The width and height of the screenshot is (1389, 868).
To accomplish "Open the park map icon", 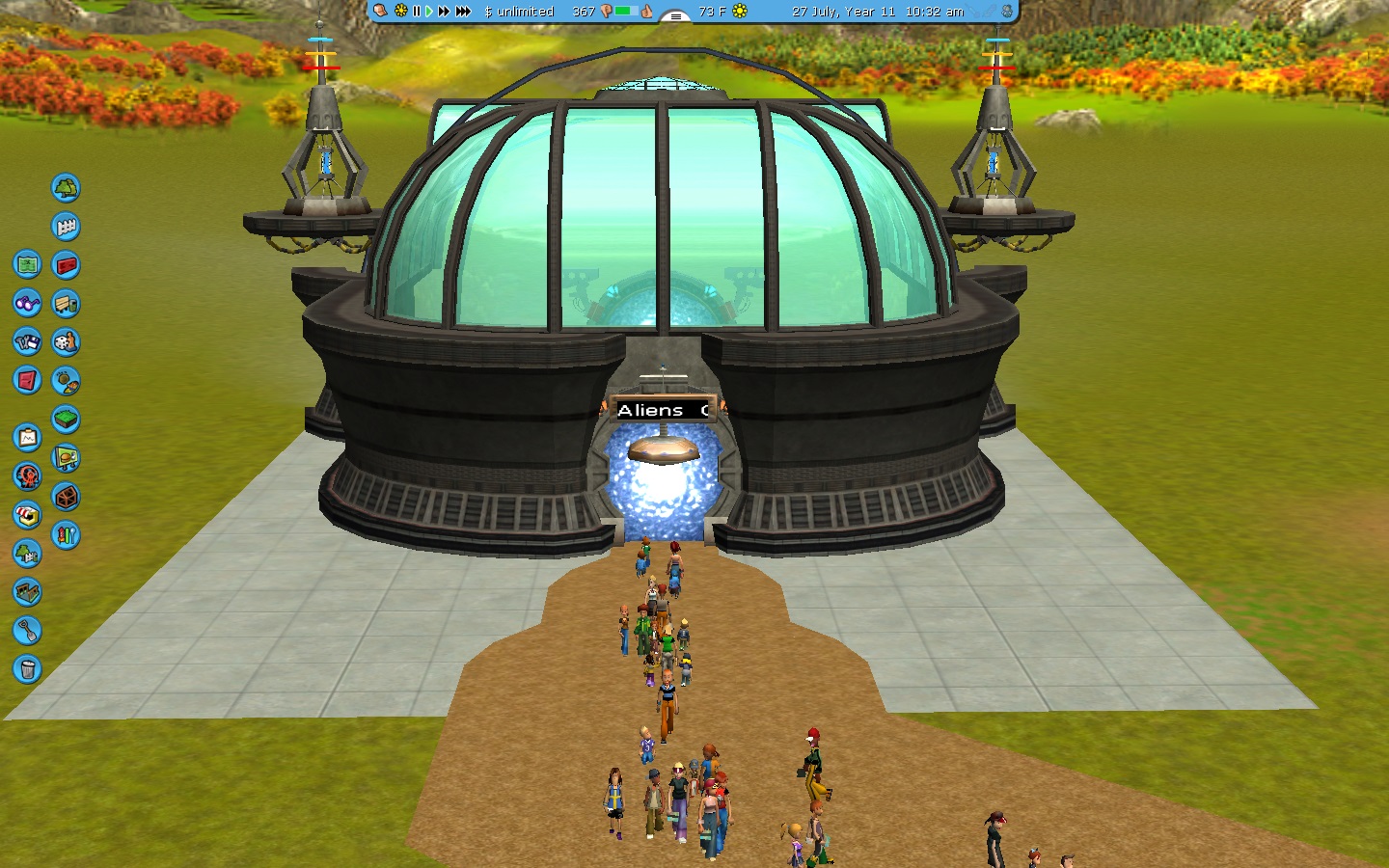I will coord(27,264).
